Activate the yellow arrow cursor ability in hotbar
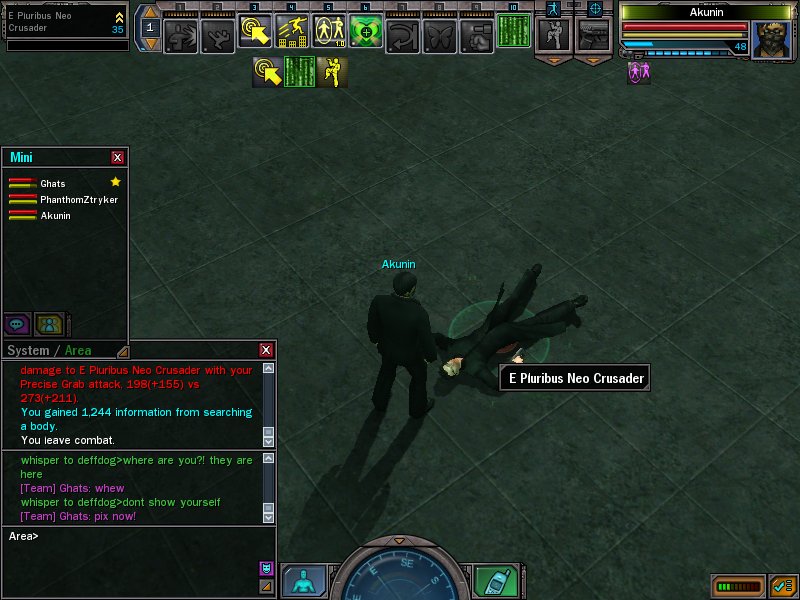The height and width of the screenshot is (600, 800). click(x=256, y=33)
